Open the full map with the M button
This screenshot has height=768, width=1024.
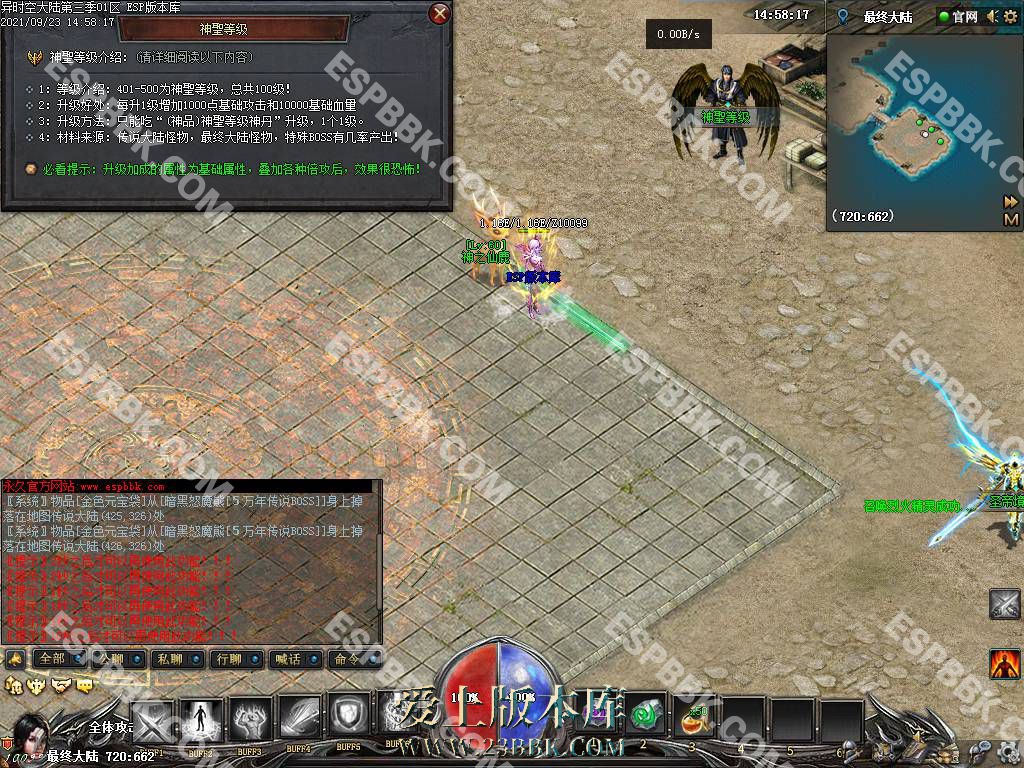tap(1011, 219)
